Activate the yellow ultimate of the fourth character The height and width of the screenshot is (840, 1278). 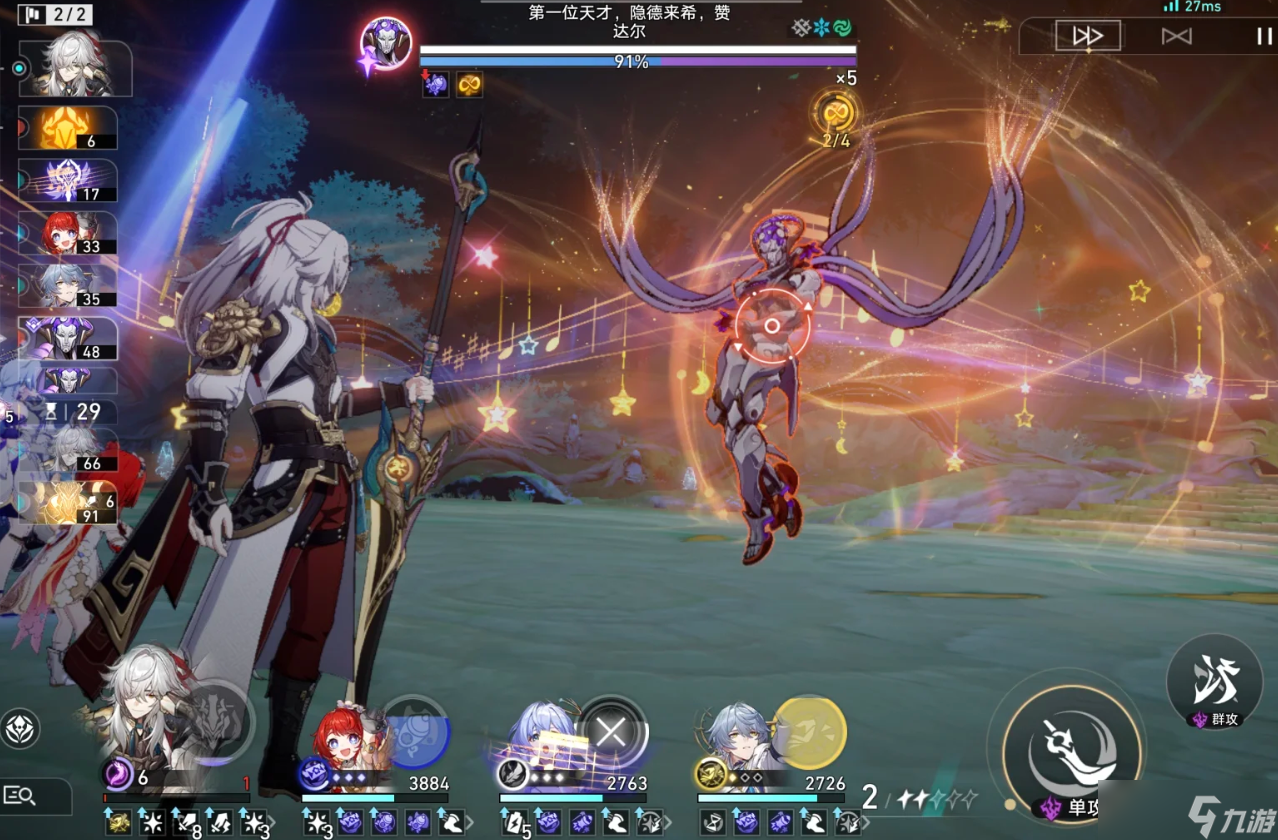(809, 731)
